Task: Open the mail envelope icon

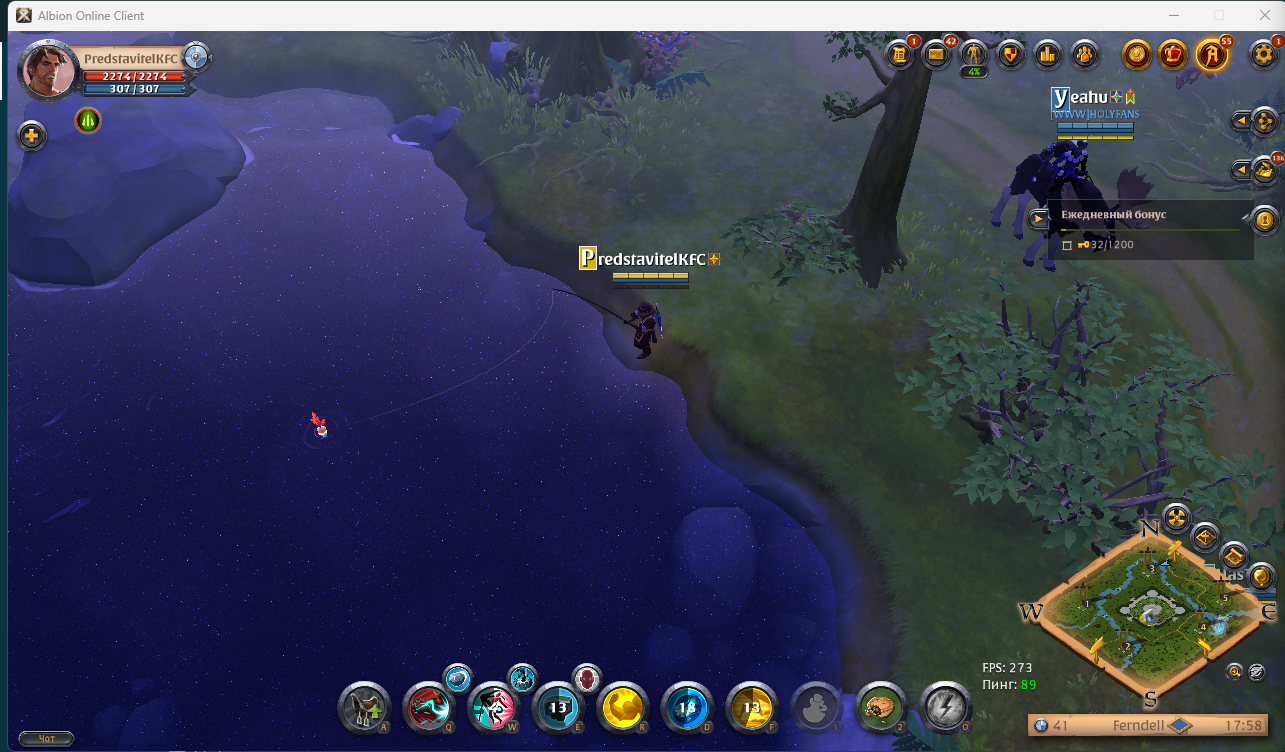Action: (x=937, y=54)
